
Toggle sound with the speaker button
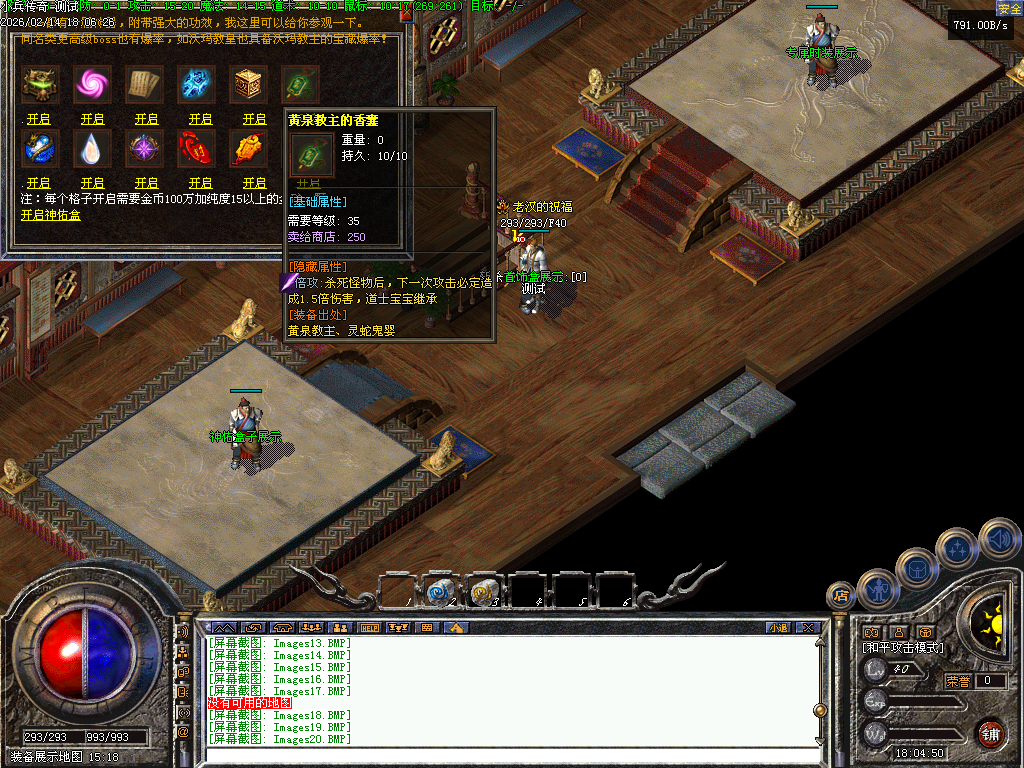pos(998,538)
